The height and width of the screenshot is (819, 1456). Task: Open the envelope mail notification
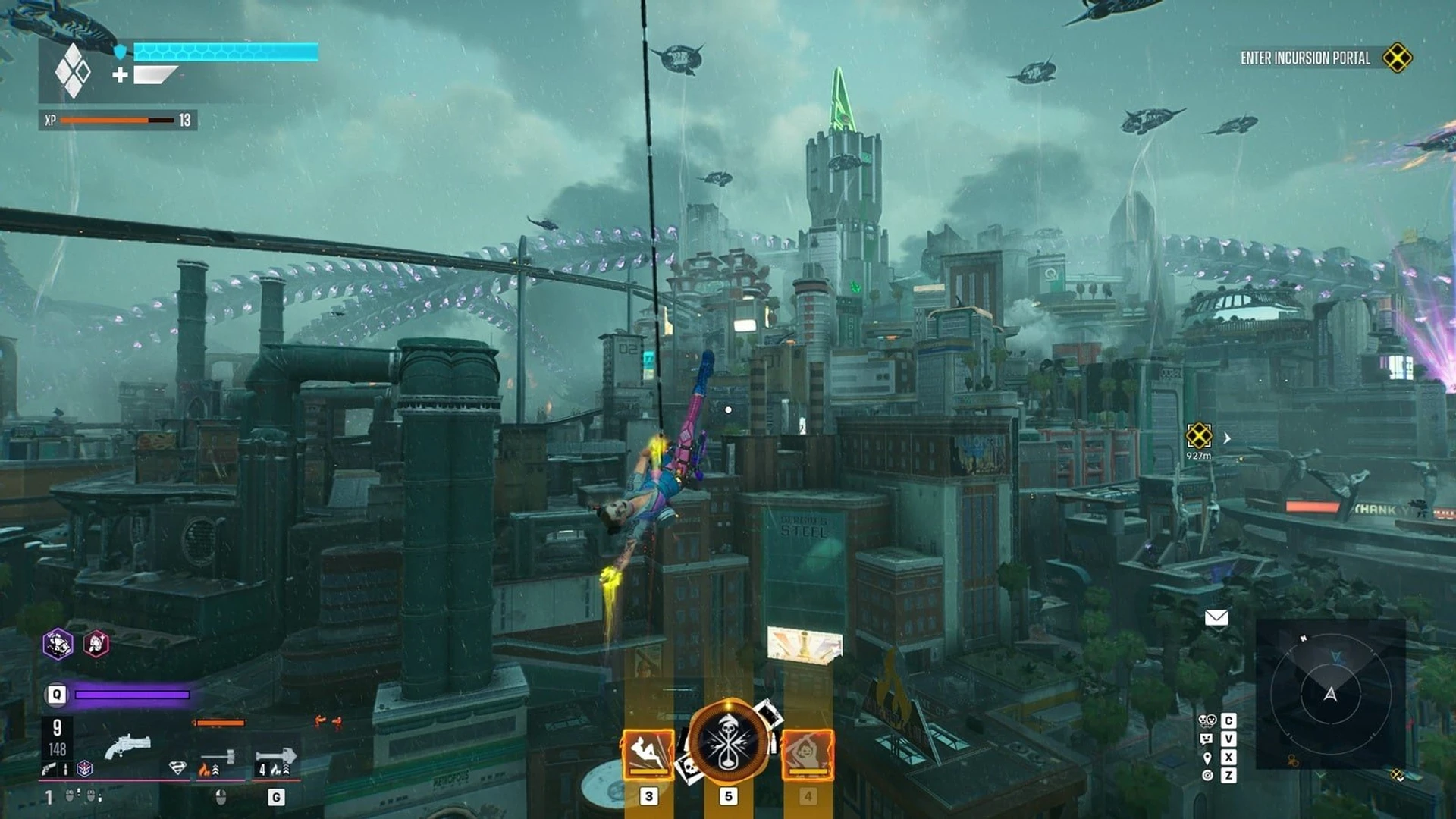click(1216, 617)
